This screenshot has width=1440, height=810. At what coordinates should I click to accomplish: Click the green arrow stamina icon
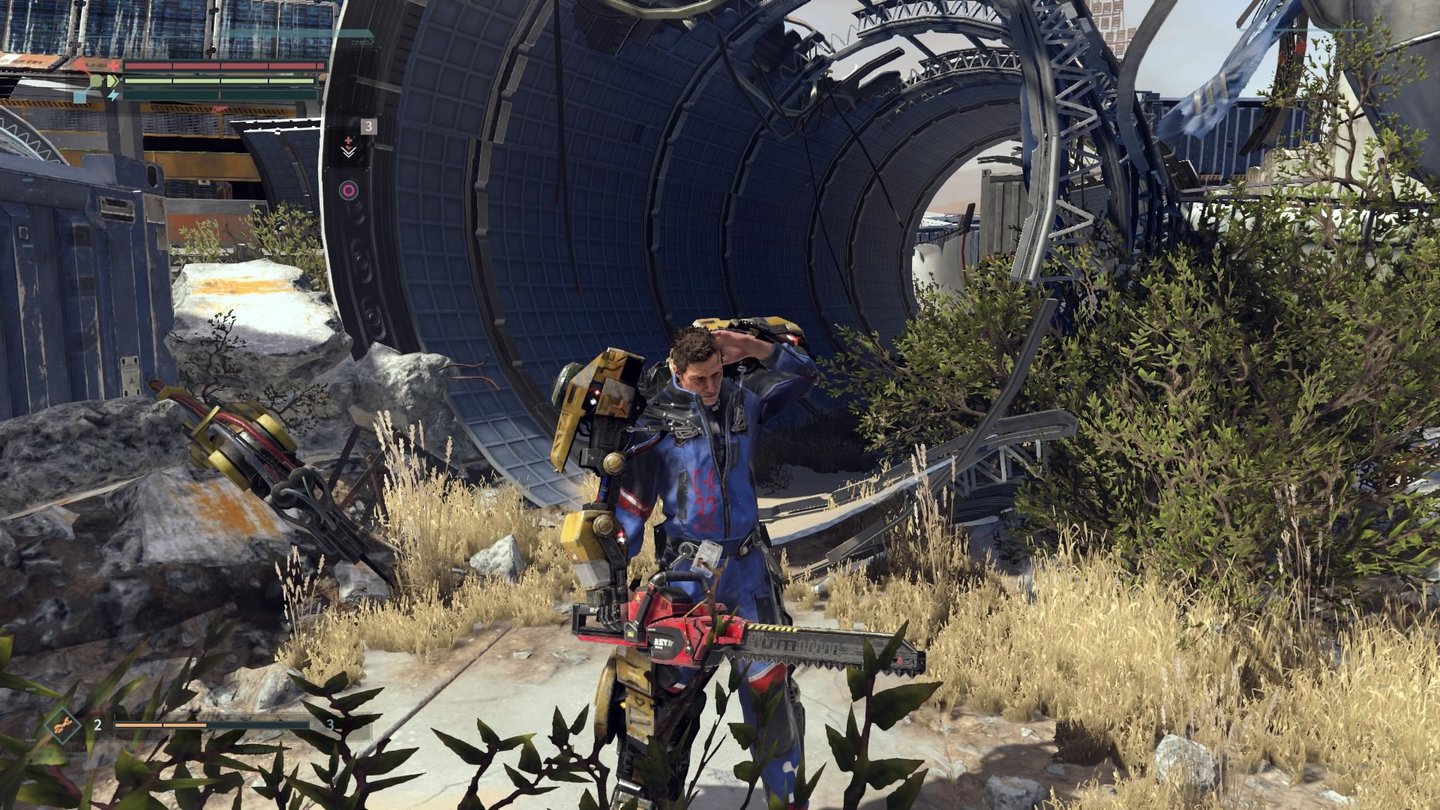point(114,80)
